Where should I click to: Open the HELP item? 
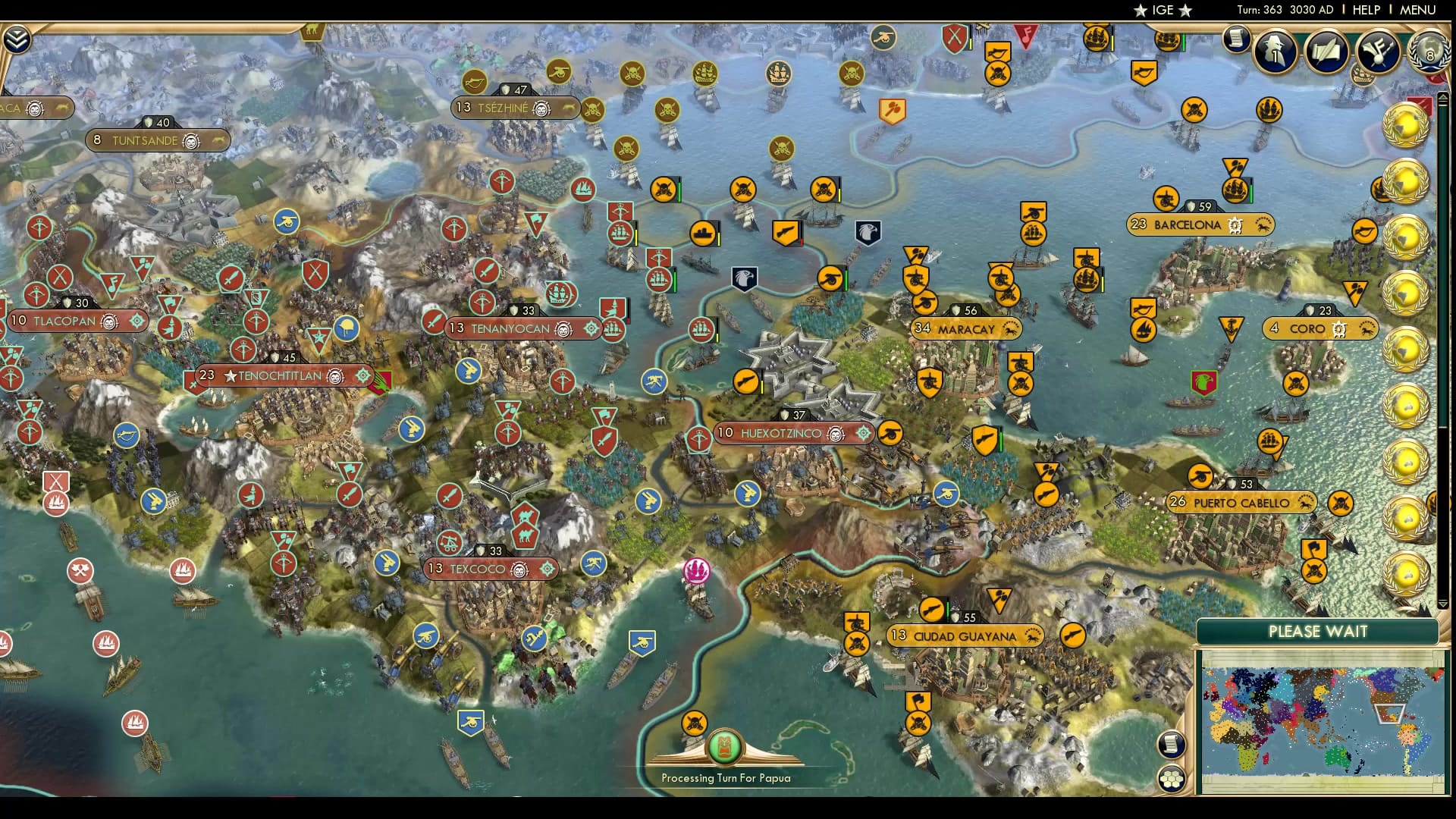coord(1366,11)
